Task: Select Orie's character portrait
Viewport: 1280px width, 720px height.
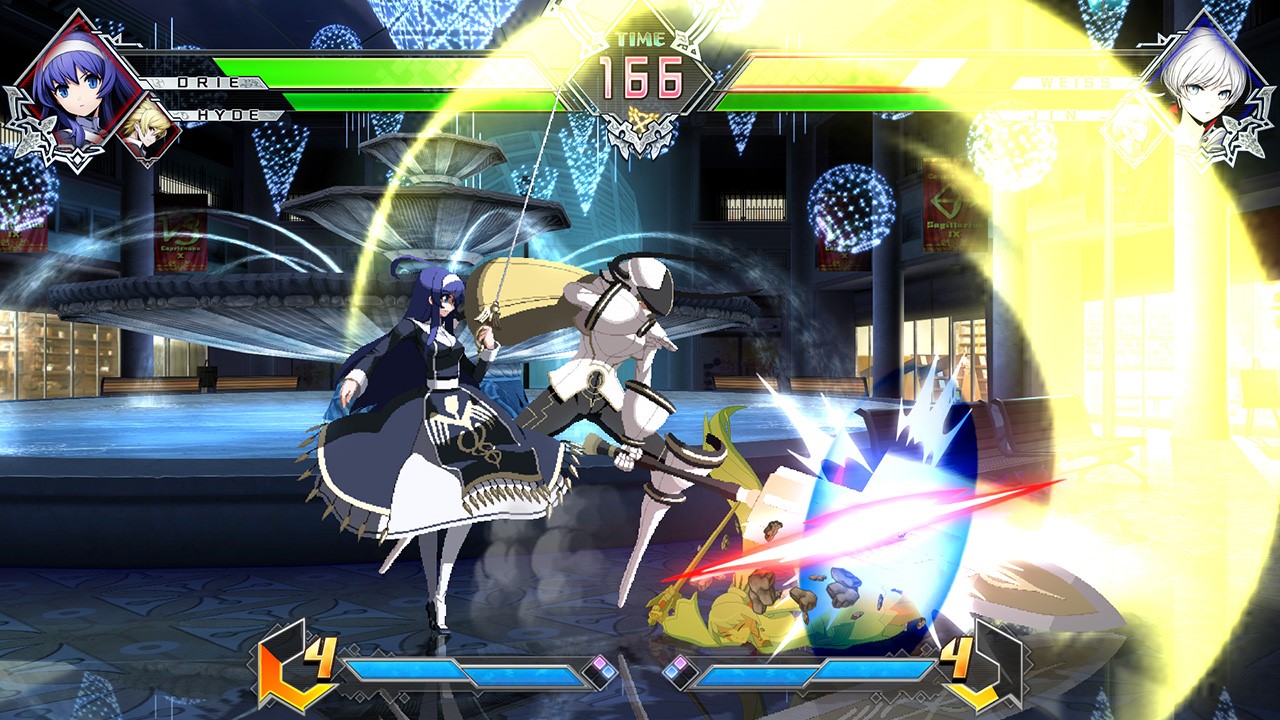Action: pyautogui.click(x=75, y=80)
